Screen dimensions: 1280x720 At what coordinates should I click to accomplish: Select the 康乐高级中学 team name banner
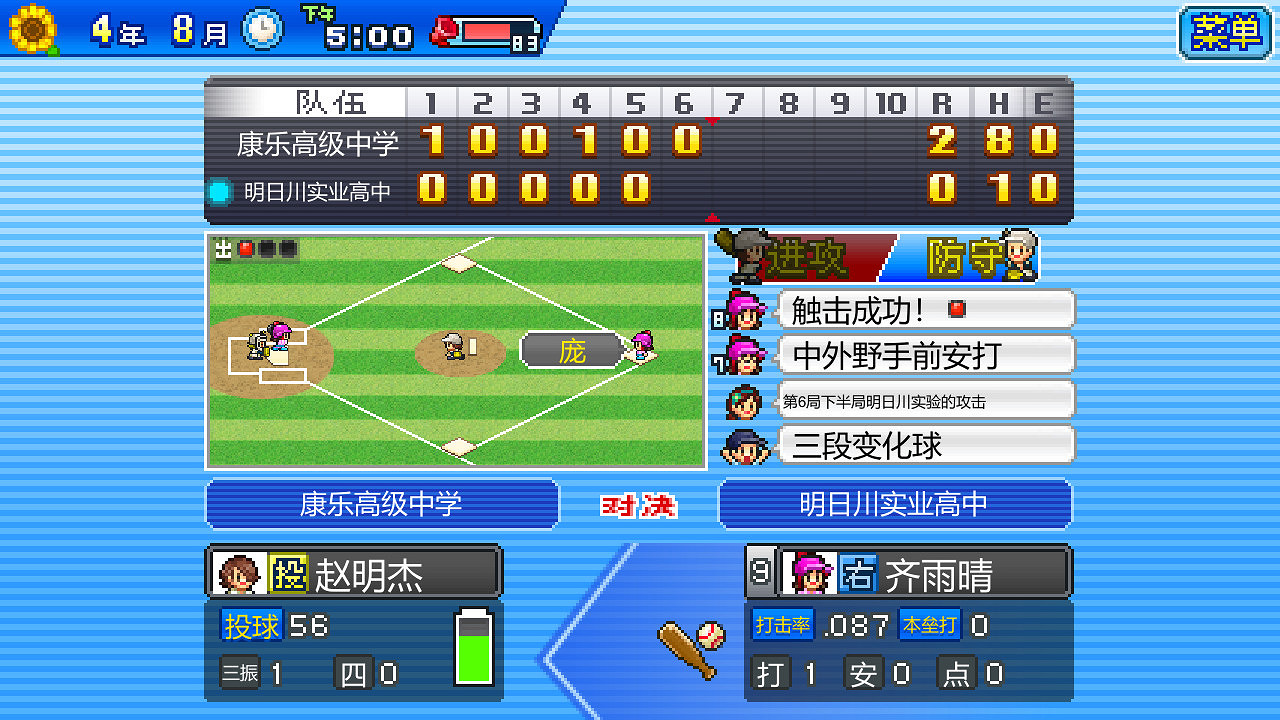pyautogui.click(x=382, y=503)
